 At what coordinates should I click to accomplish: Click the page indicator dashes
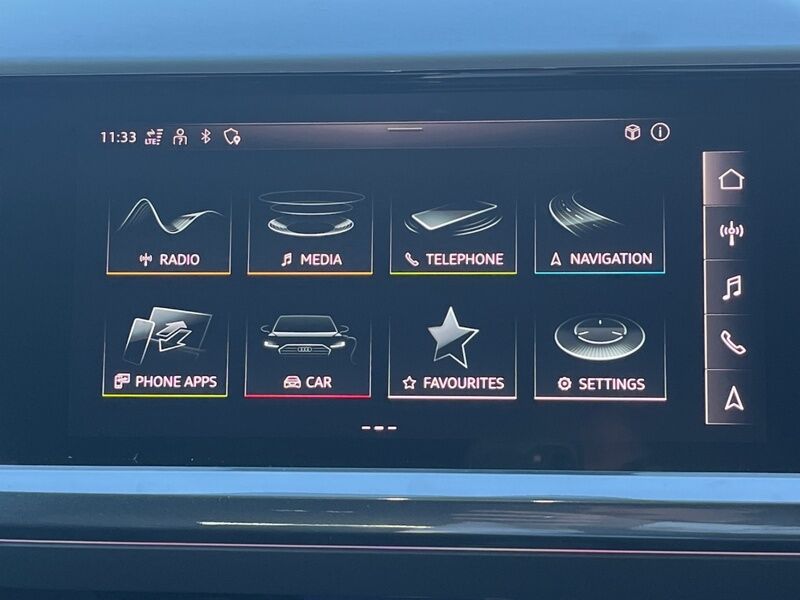pos(379,428)
